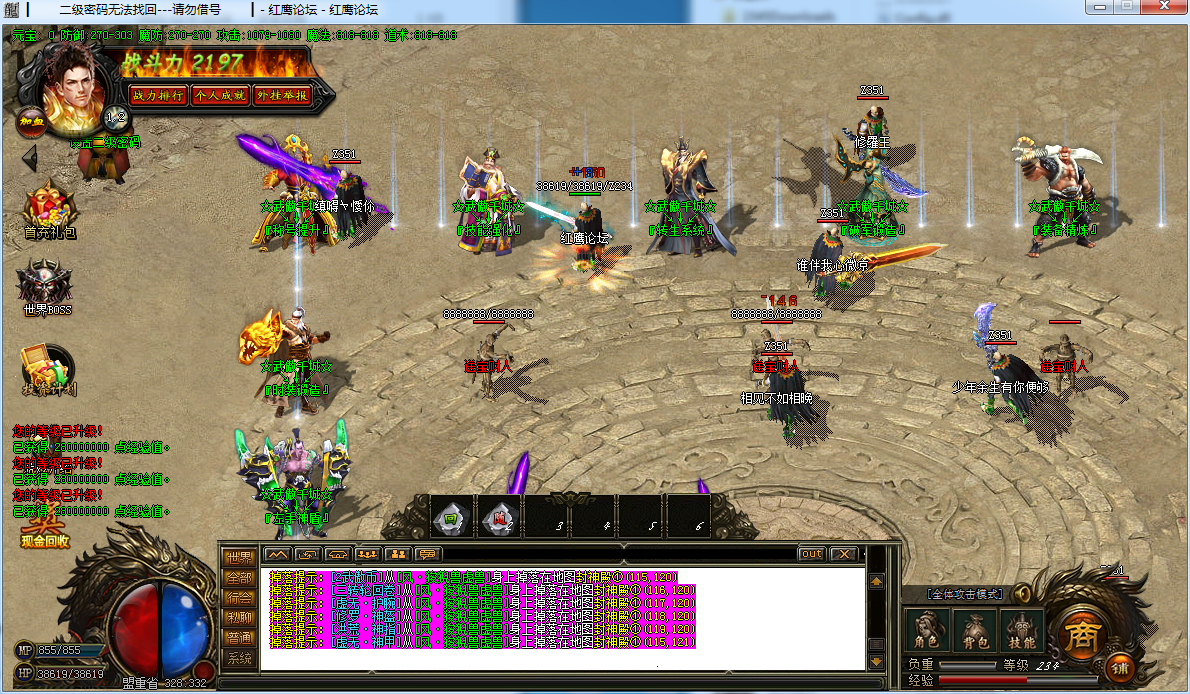Viewport: 1190px width, 694px height.
Task: Switch chat to the 世界 world channel
Action: (239, 558)
